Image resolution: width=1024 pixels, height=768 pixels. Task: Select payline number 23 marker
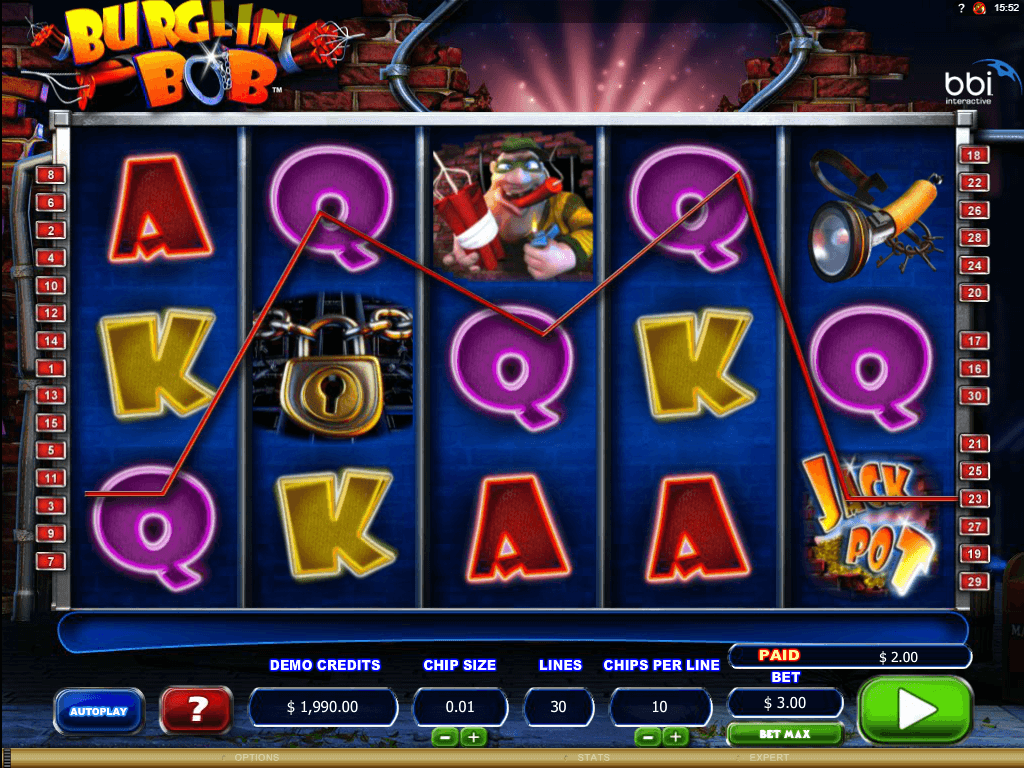point(974,498)
